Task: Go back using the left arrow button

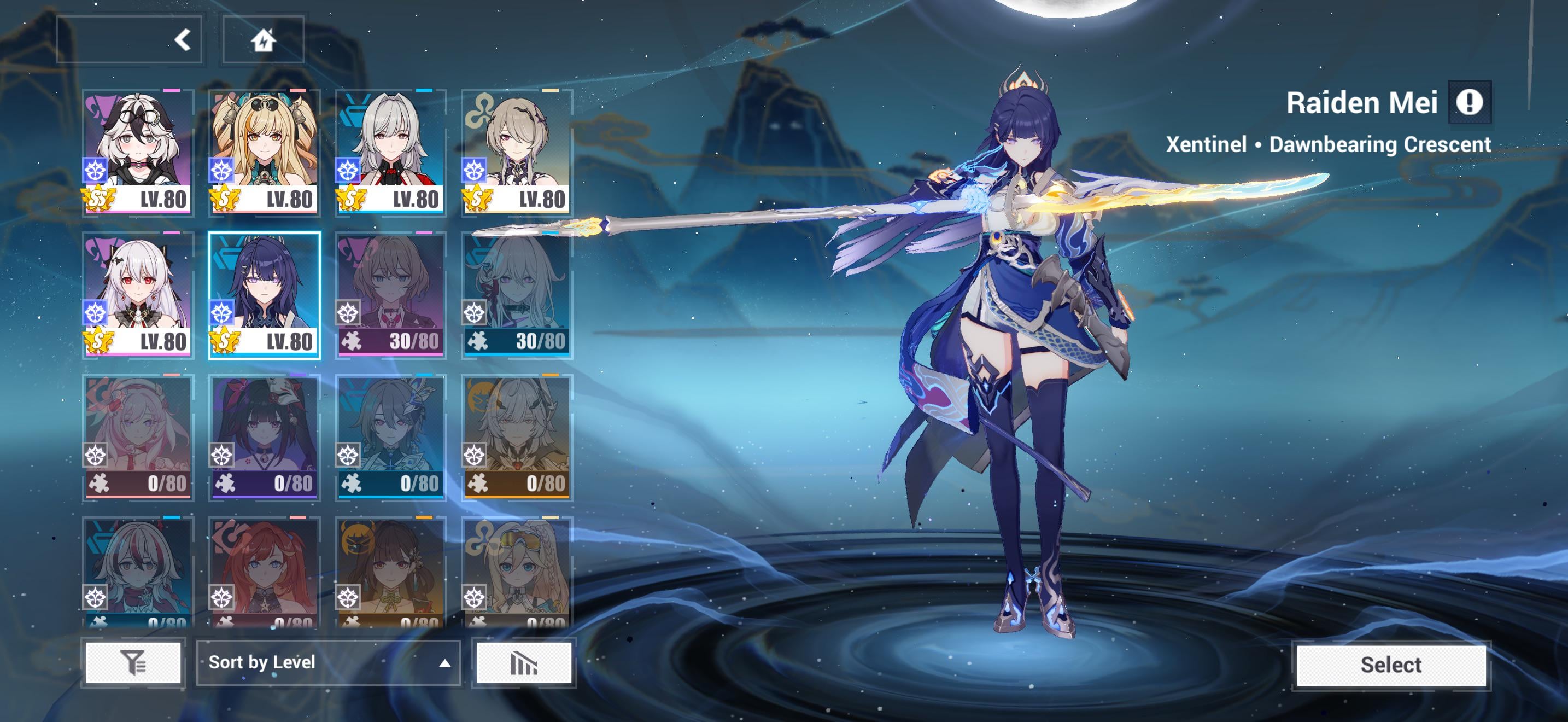Action: click(182, 40)
